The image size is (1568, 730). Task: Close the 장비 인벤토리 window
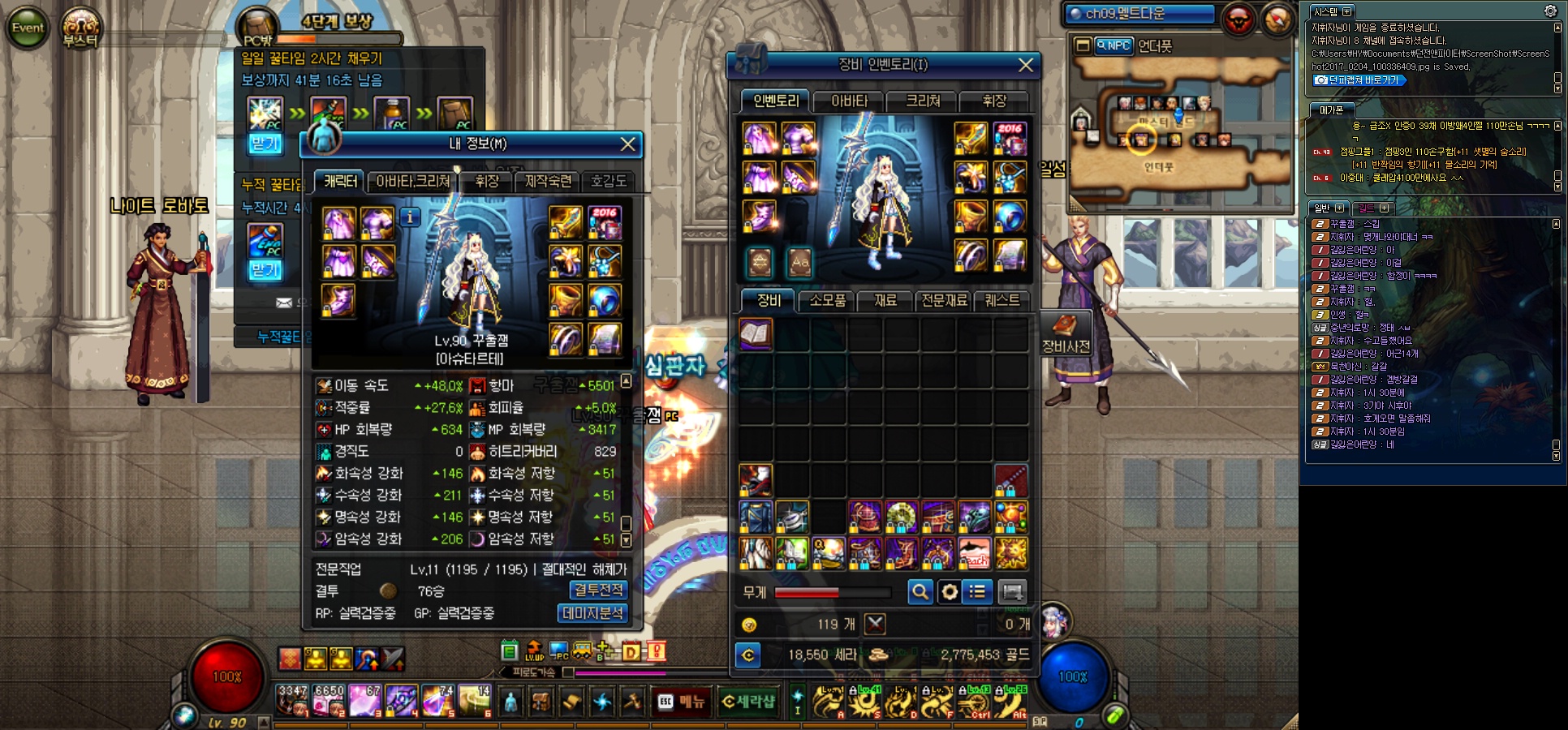point(1026,65)
